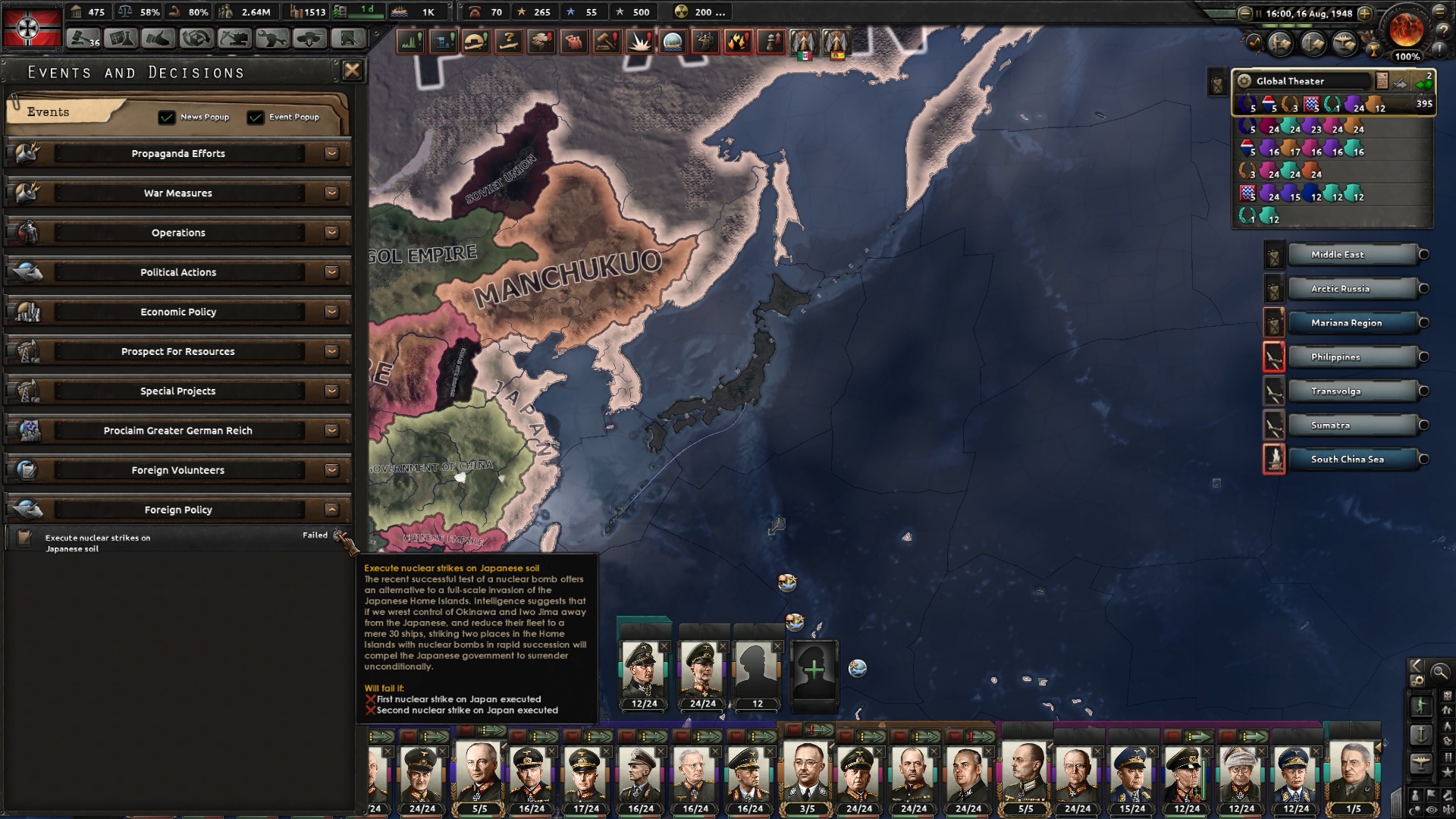This screenshot has width=1456, height=819.
Task: Open the Construction excavator icon
Action: click(x=235, y=36)
